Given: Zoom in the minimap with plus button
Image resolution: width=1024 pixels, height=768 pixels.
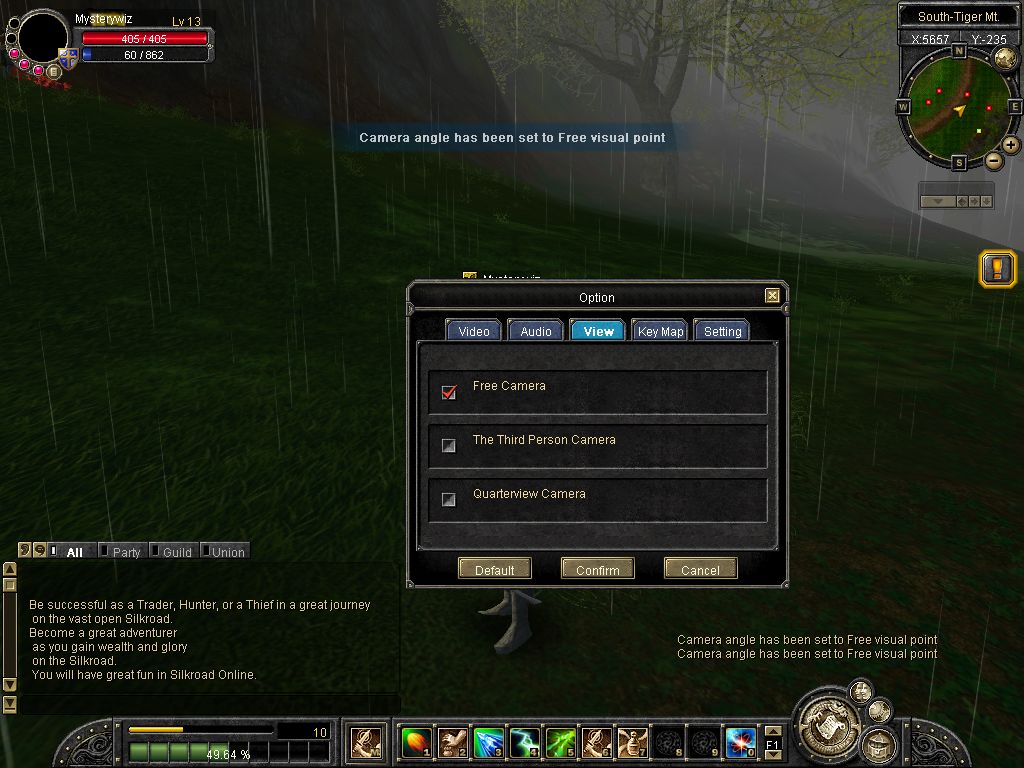Looking at the screenshot, I should click(1011, 145).
